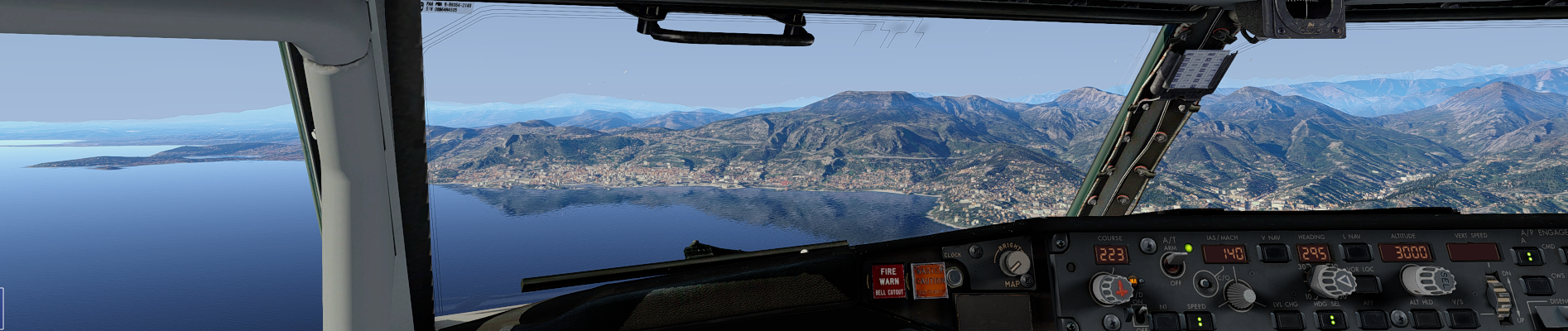The width and height of the screenshot is (1568, 331).
Task: Toggle the HDG SEL button
Action: [x=1331, y=321]
